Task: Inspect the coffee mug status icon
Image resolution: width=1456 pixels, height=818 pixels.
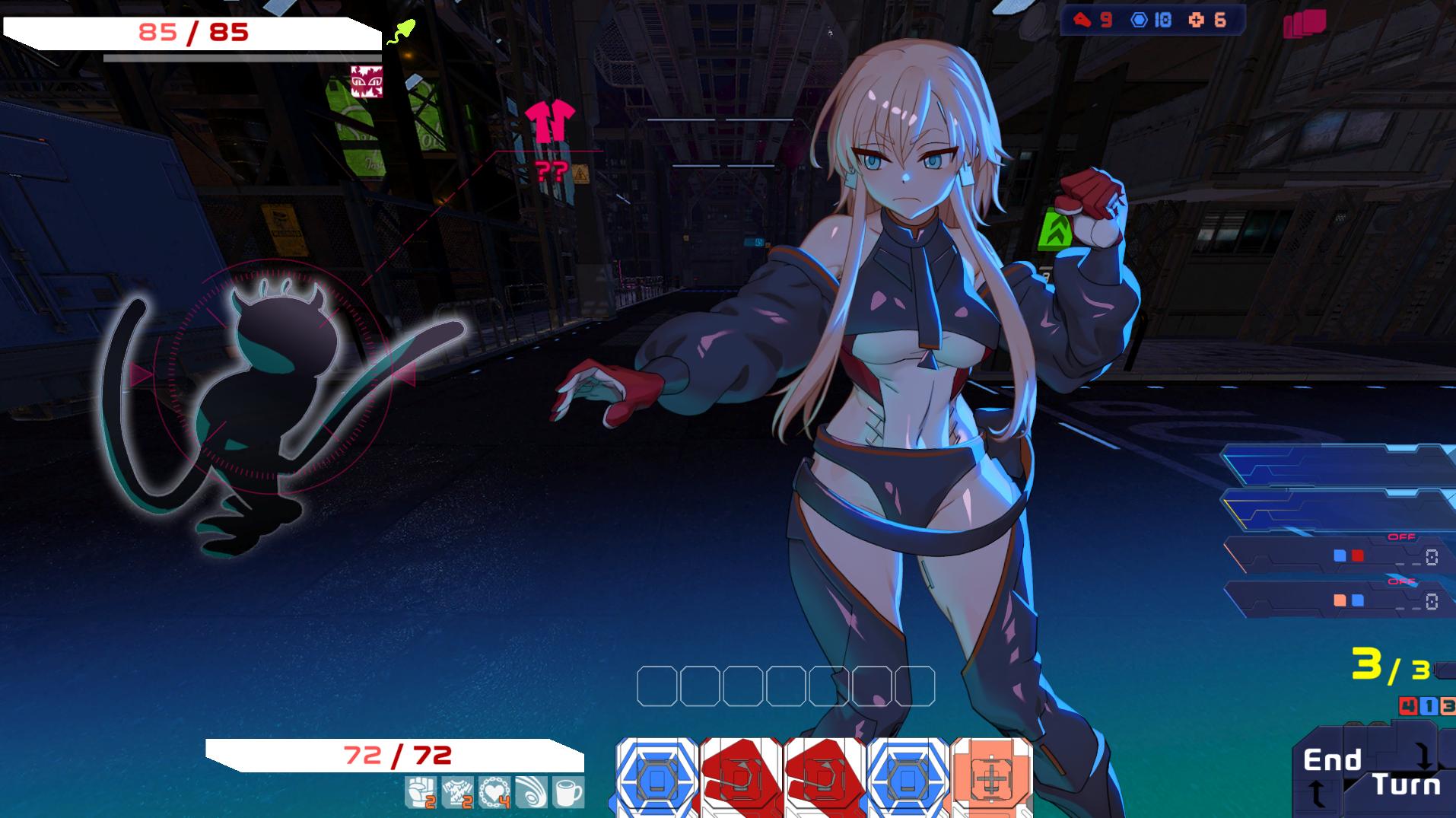Action: pos(567,792)
